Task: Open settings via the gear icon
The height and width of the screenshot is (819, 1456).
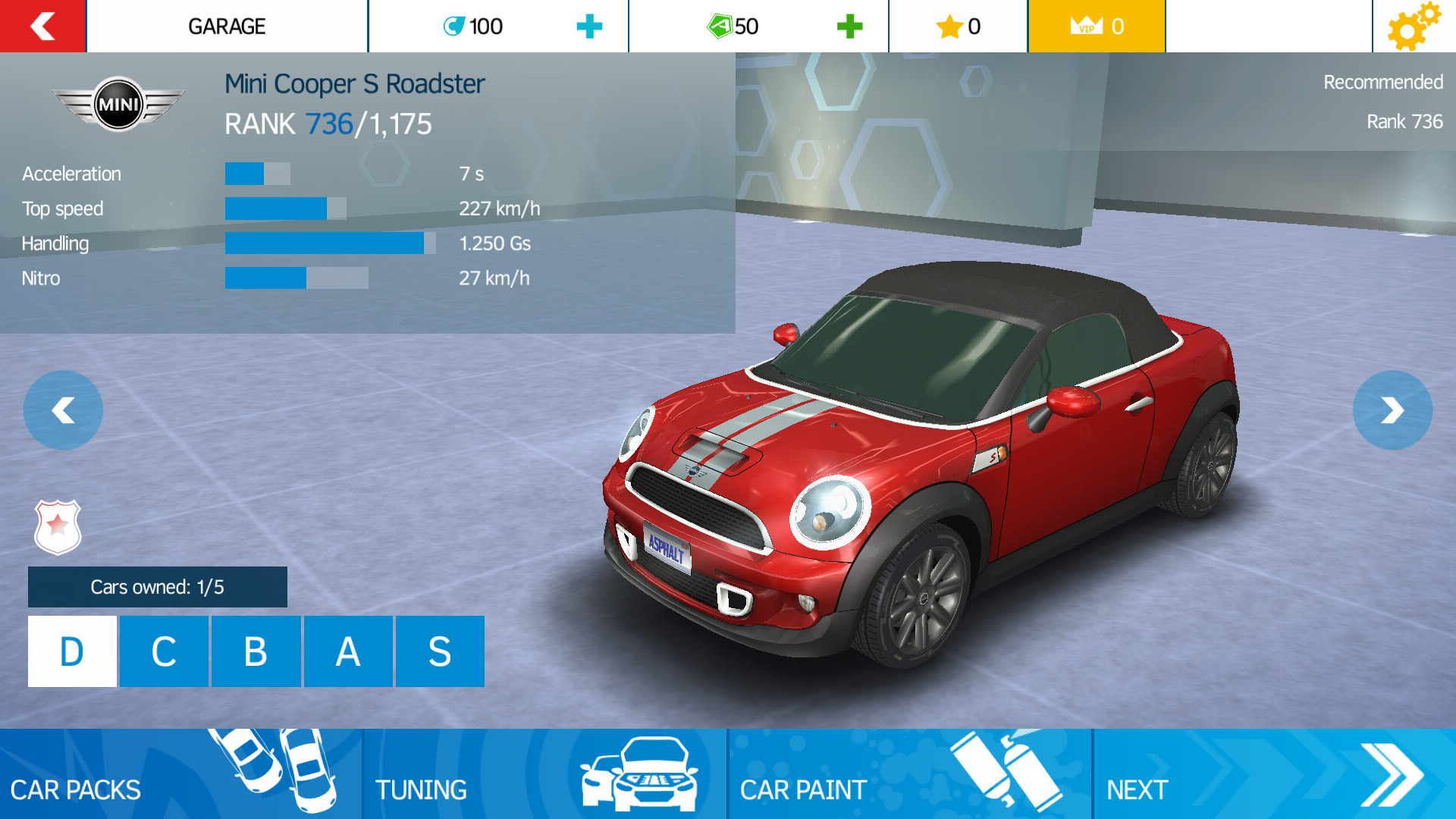Action: (1413, 27)
